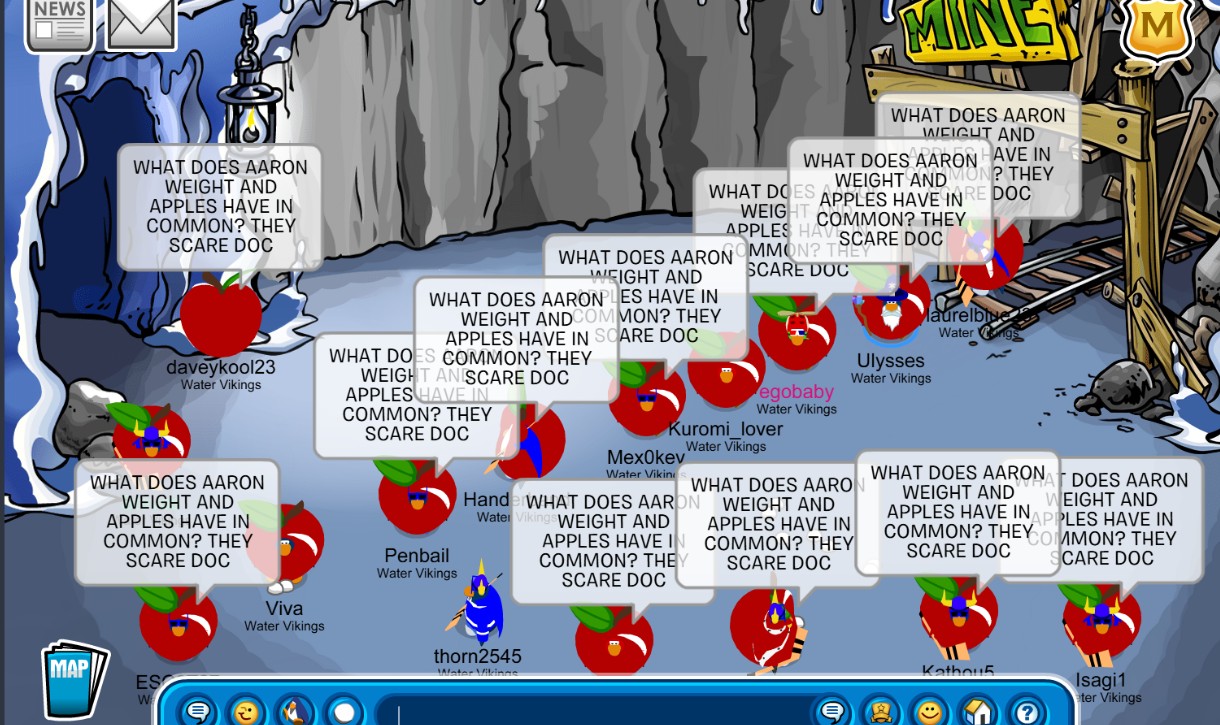Open the penguin actions menu
The height and width of the screenshot is (725, 1220).
[x=294, y=712]
